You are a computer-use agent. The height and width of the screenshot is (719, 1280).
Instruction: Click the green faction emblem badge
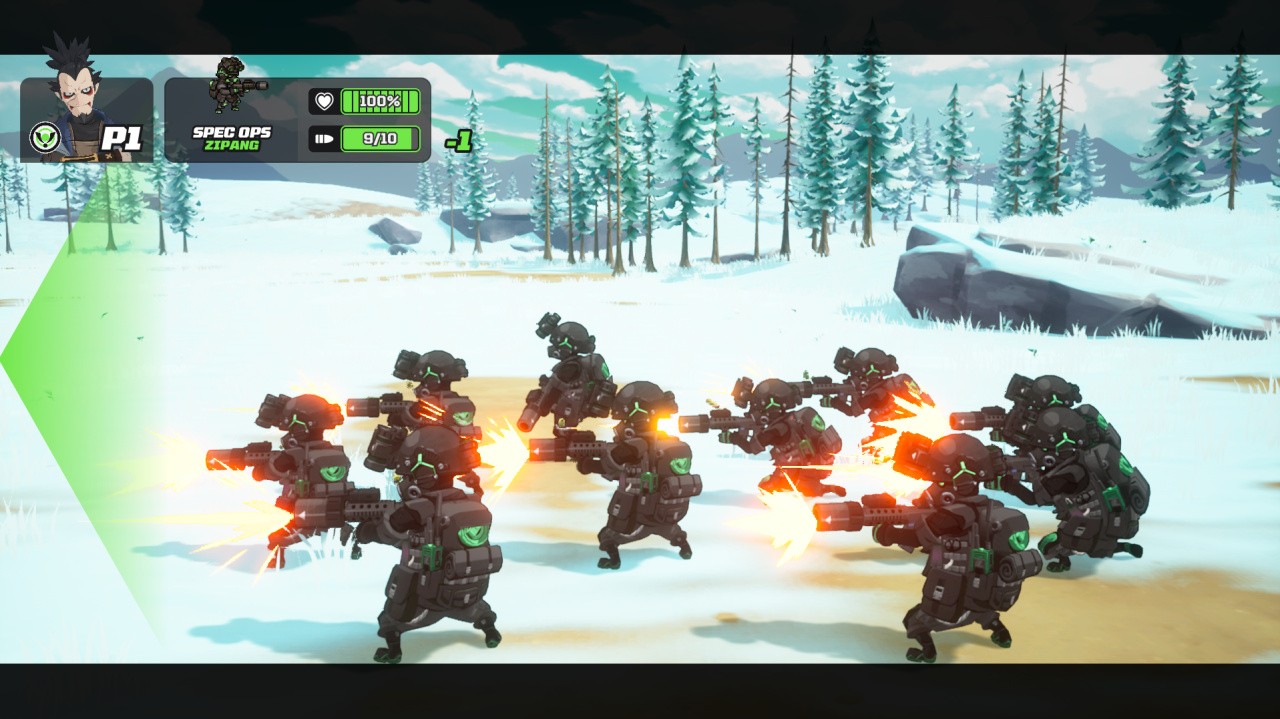click(x=44, y=138)
